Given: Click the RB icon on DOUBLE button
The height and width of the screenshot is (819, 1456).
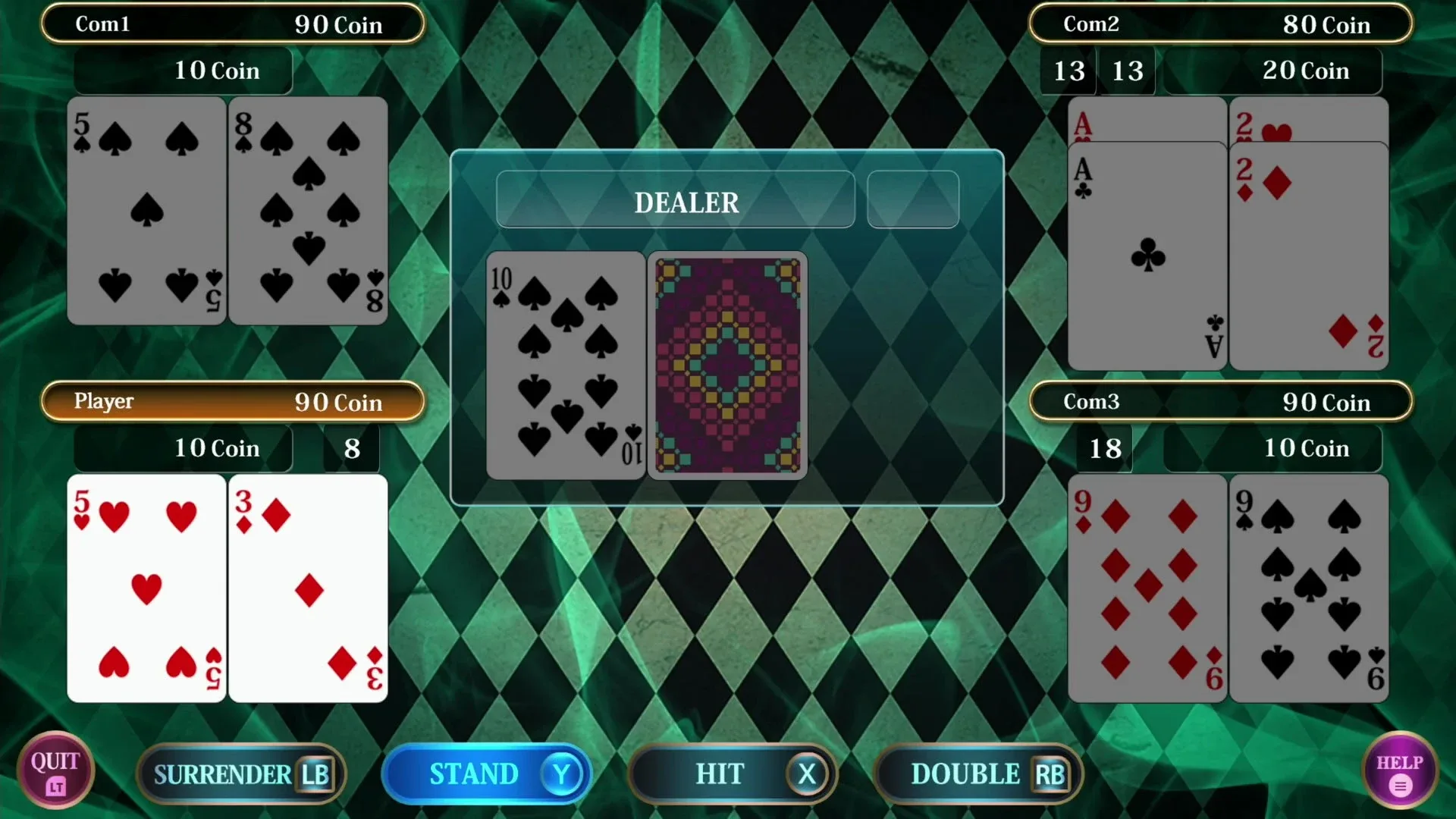Looking at the screenshot, I should coord(1050,774).
